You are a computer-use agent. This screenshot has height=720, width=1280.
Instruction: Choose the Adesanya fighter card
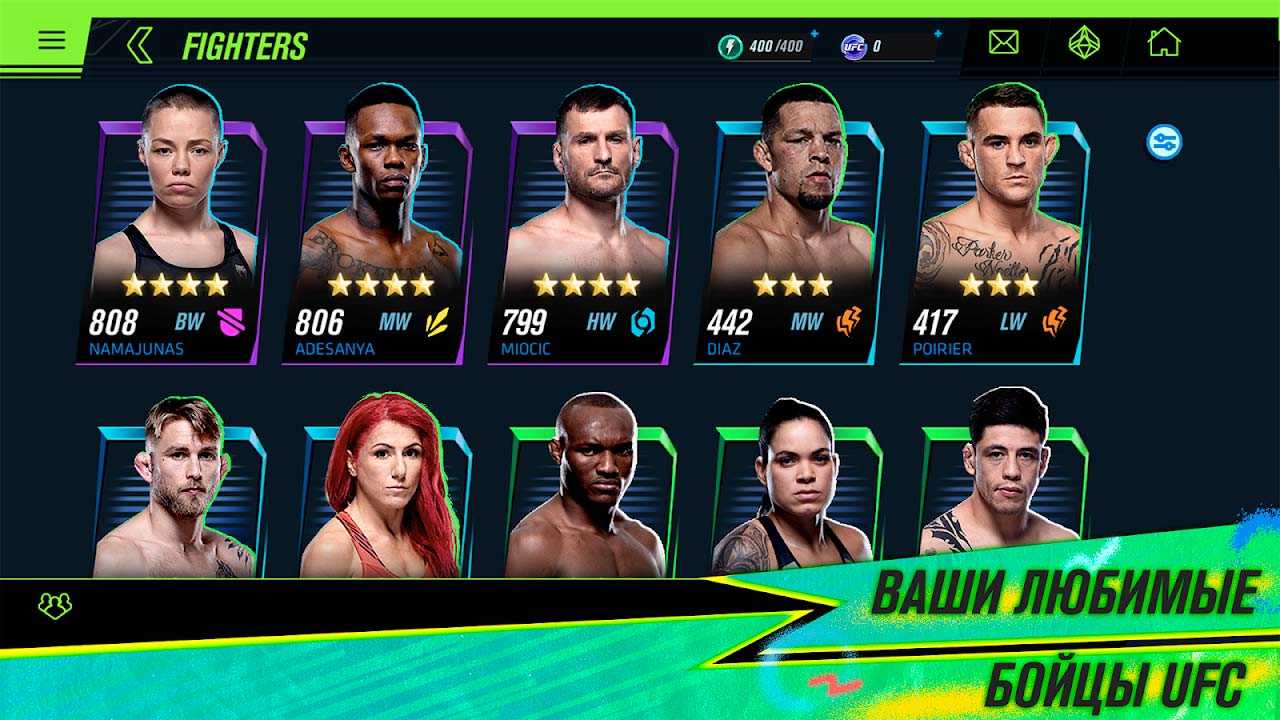coord(377,240)
